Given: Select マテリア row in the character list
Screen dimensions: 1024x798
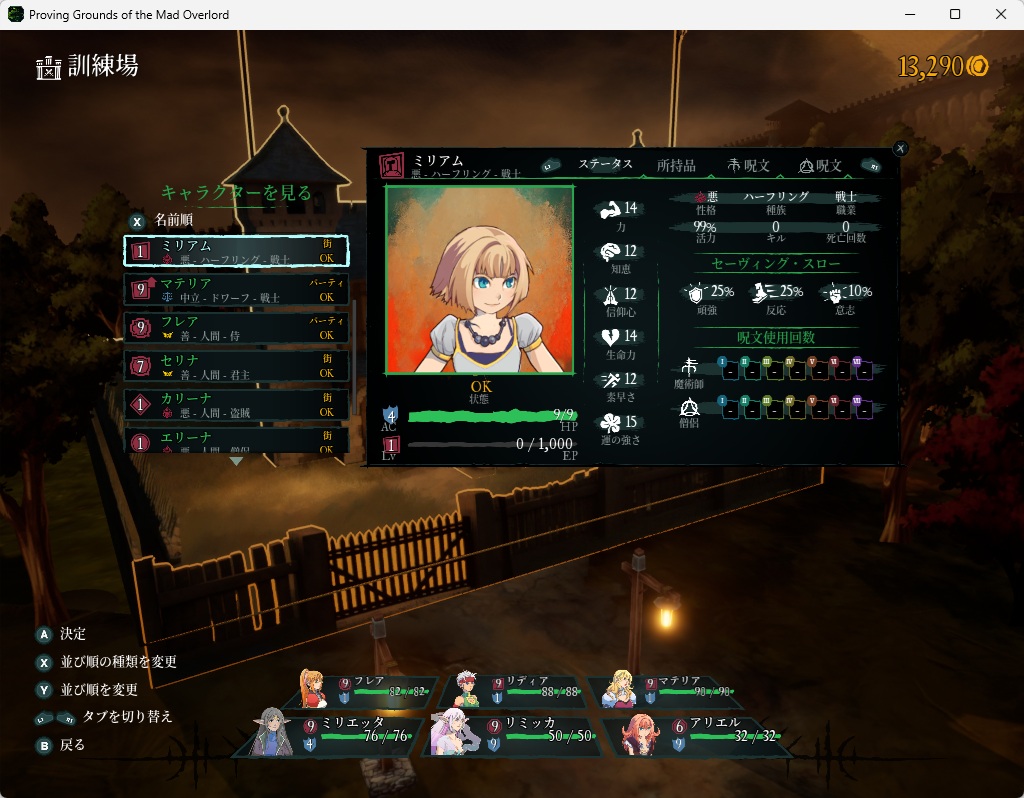Looking at the screenshot, I should point(236,290).
